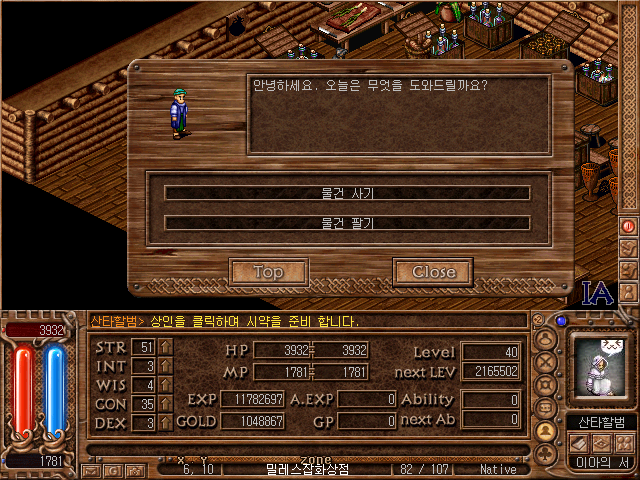Select the highlighted character status round icon
Viewport: 640px width, 480px height.
(546, 431)
